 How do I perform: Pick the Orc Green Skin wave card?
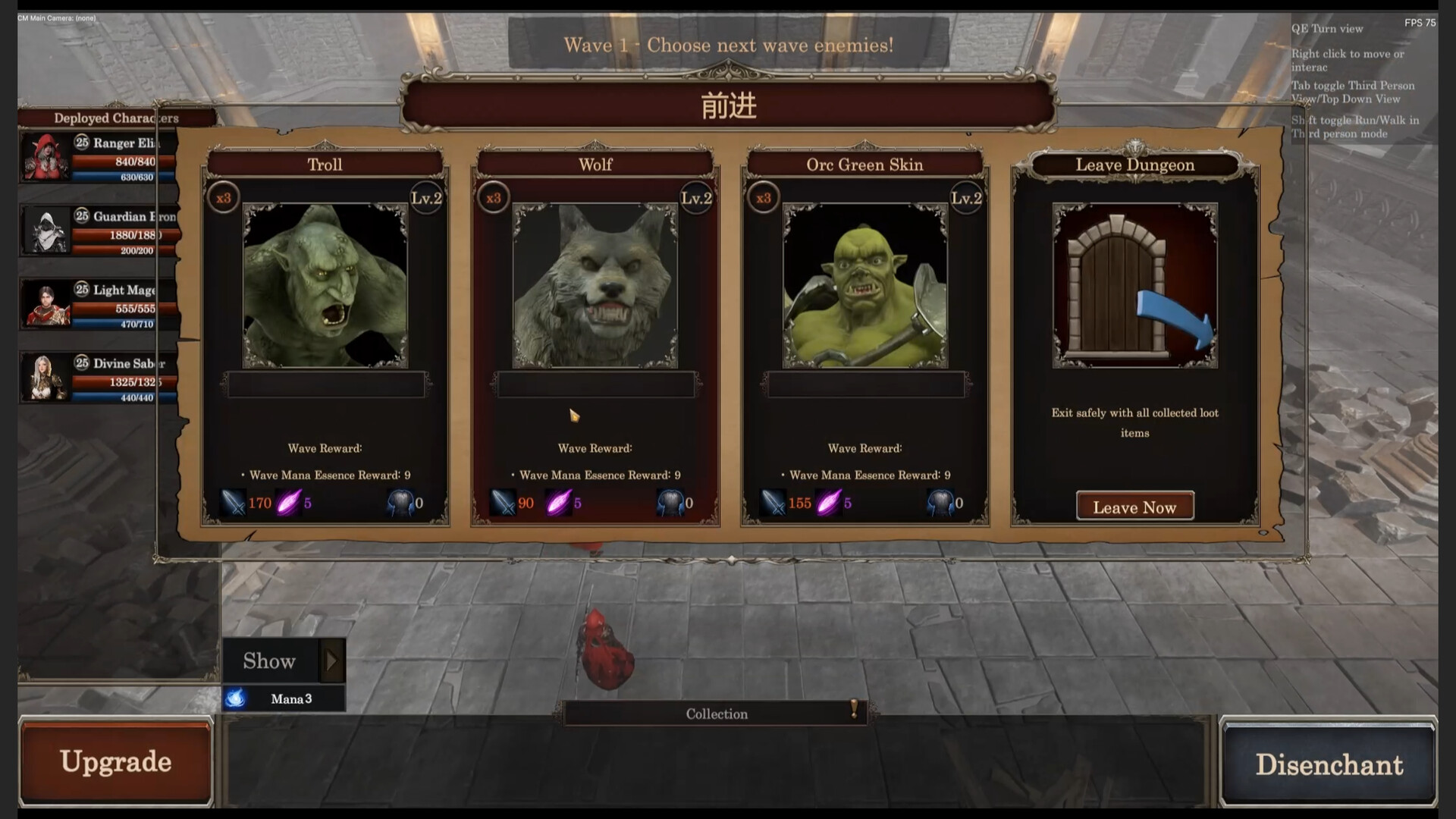(864, 286)
